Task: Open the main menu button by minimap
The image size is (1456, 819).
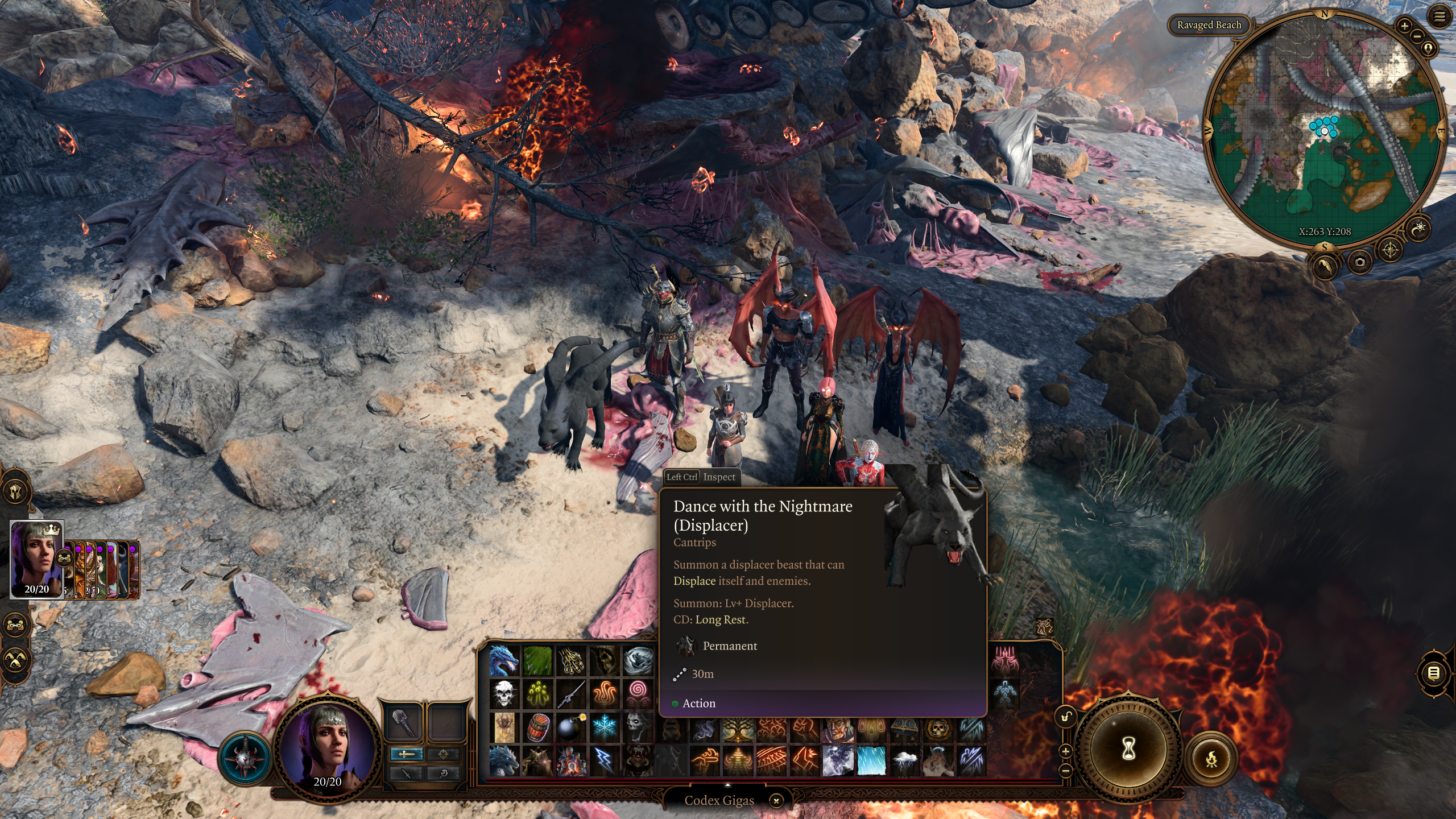Action: 1440,18
